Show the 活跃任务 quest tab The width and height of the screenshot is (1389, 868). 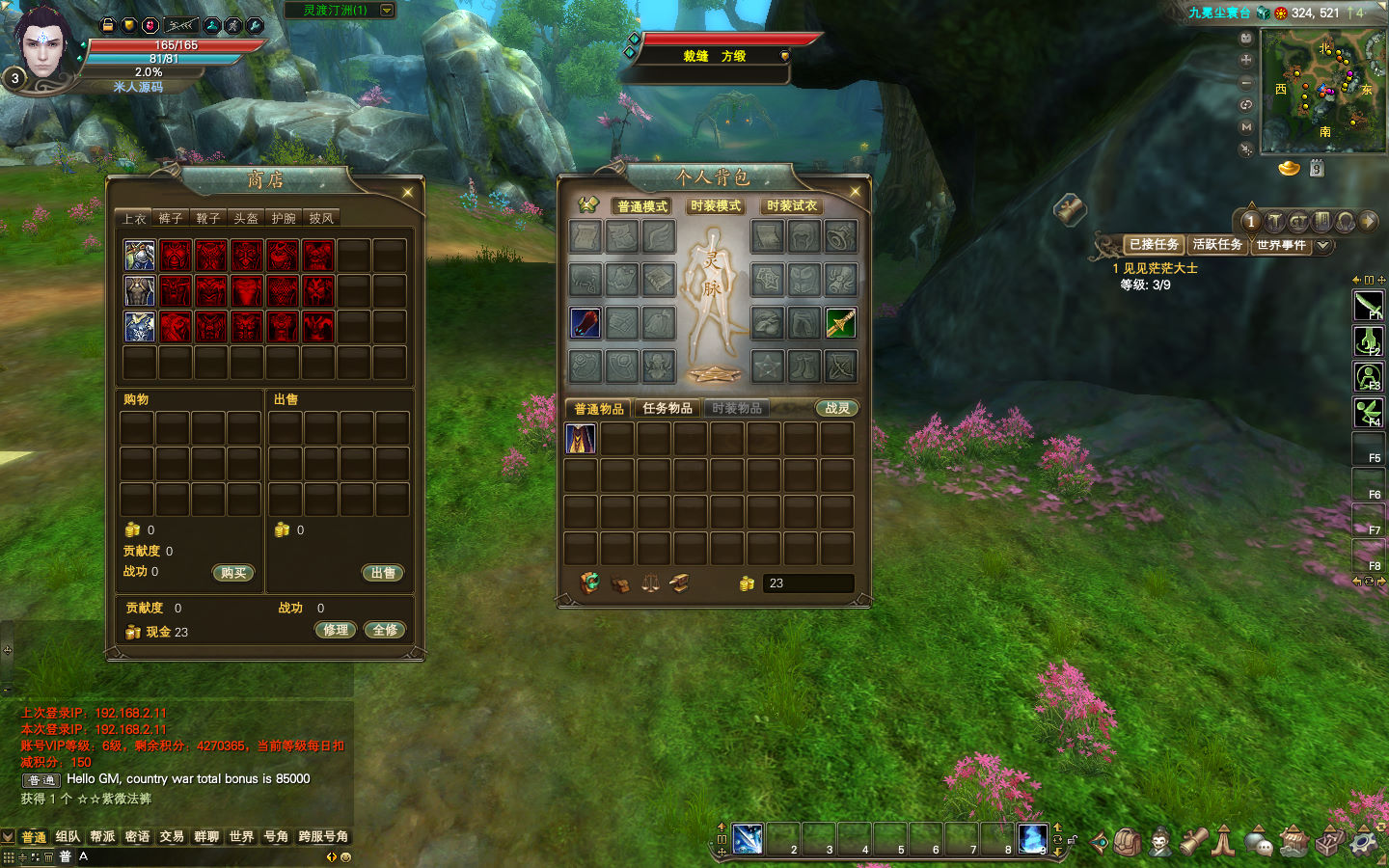pyautogui.click(x=1217, y=245)
